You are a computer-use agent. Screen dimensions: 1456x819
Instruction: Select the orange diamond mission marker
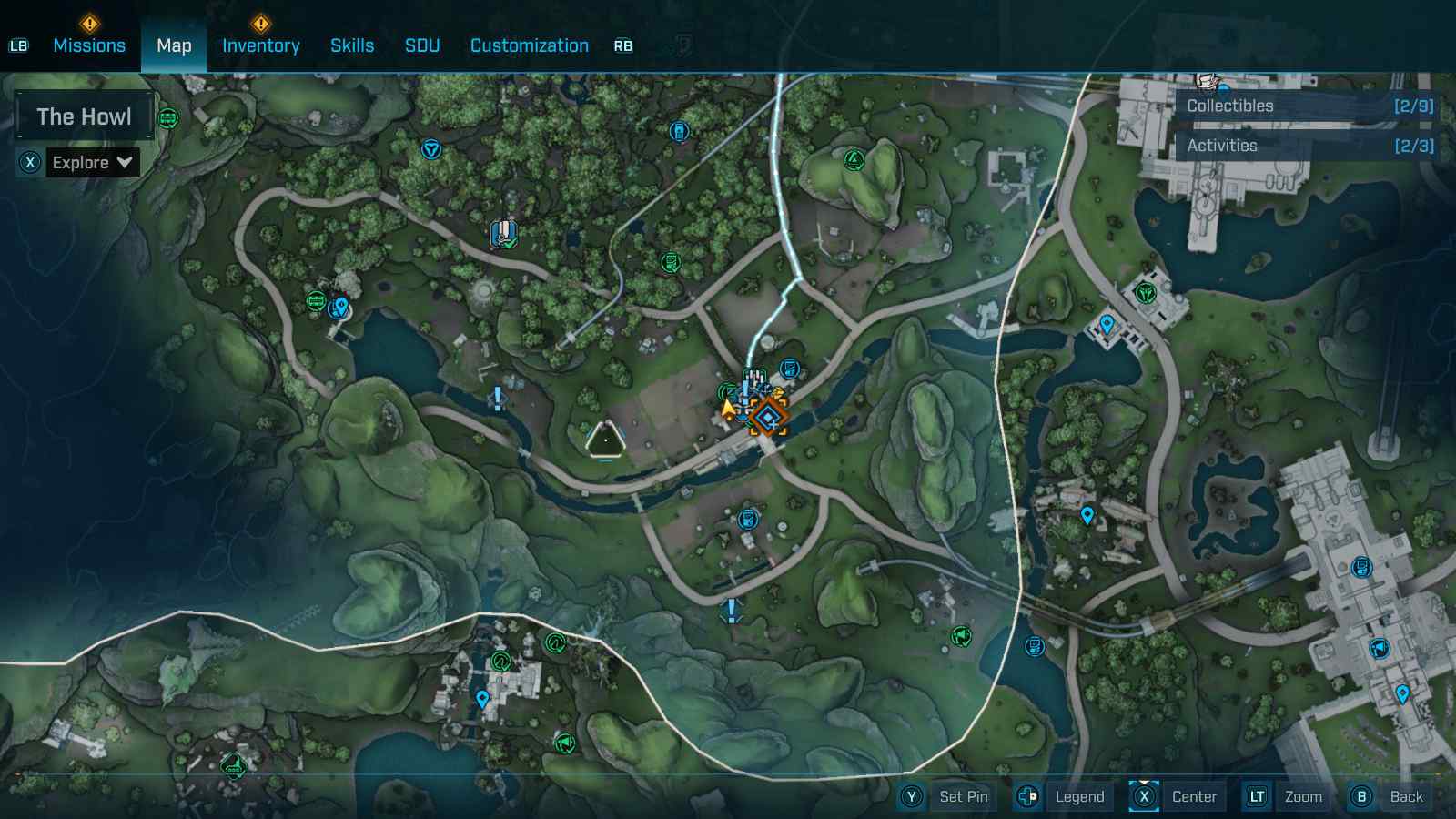(769, 418)
